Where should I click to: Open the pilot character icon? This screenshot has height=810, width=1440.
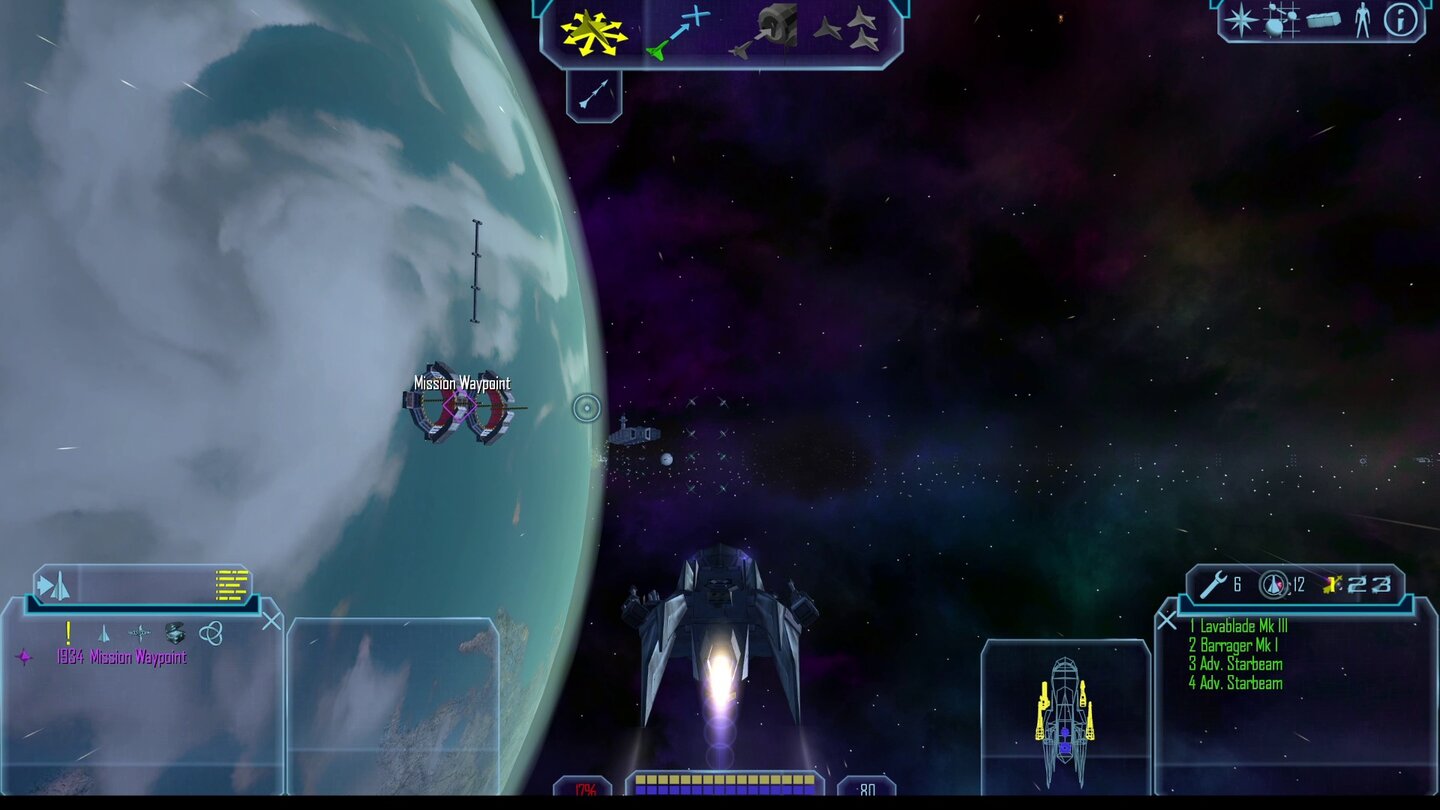coord(1363,22)
